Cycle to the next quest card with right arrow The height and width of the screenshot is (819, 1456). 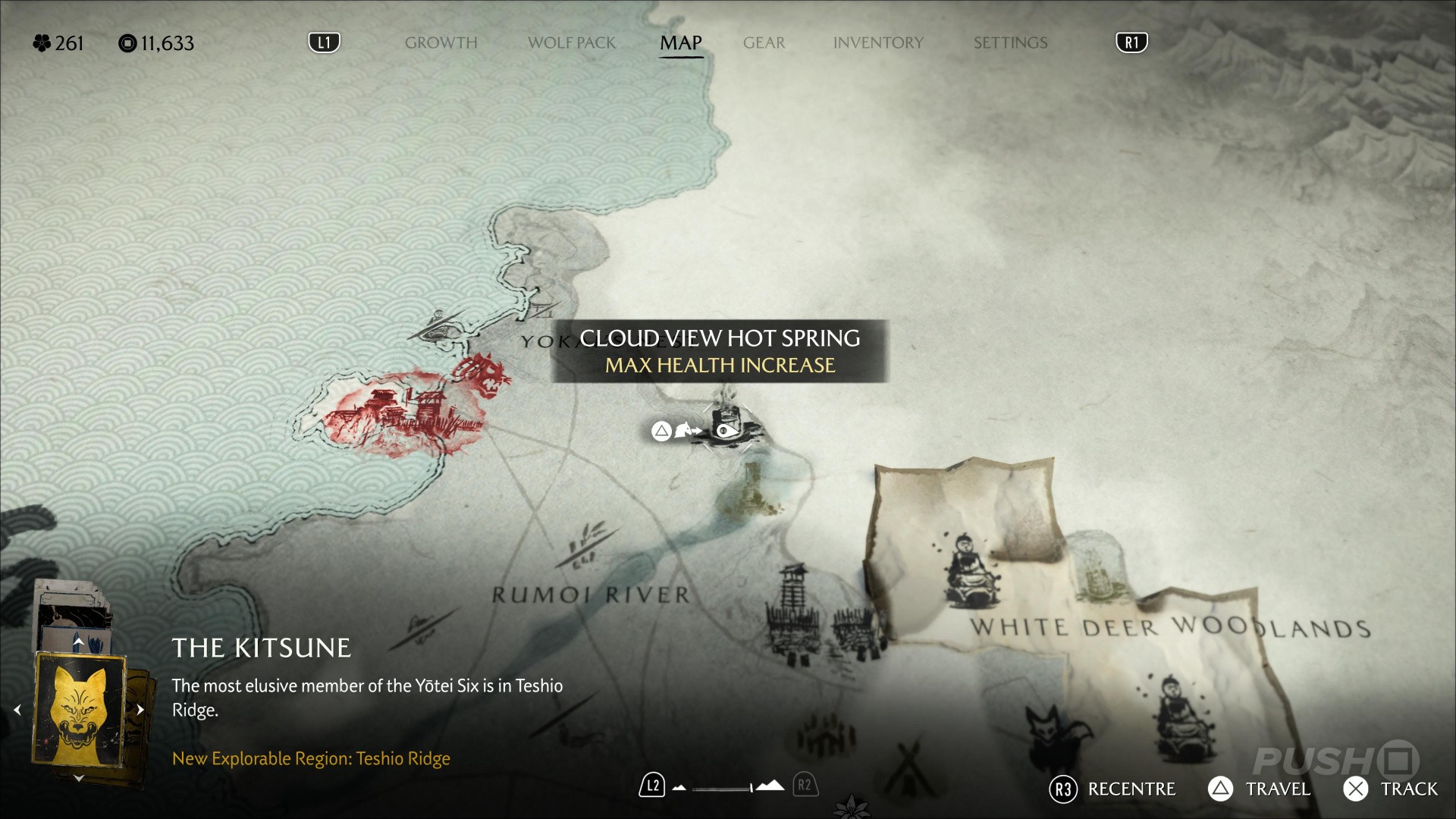(x=140, y=711)
